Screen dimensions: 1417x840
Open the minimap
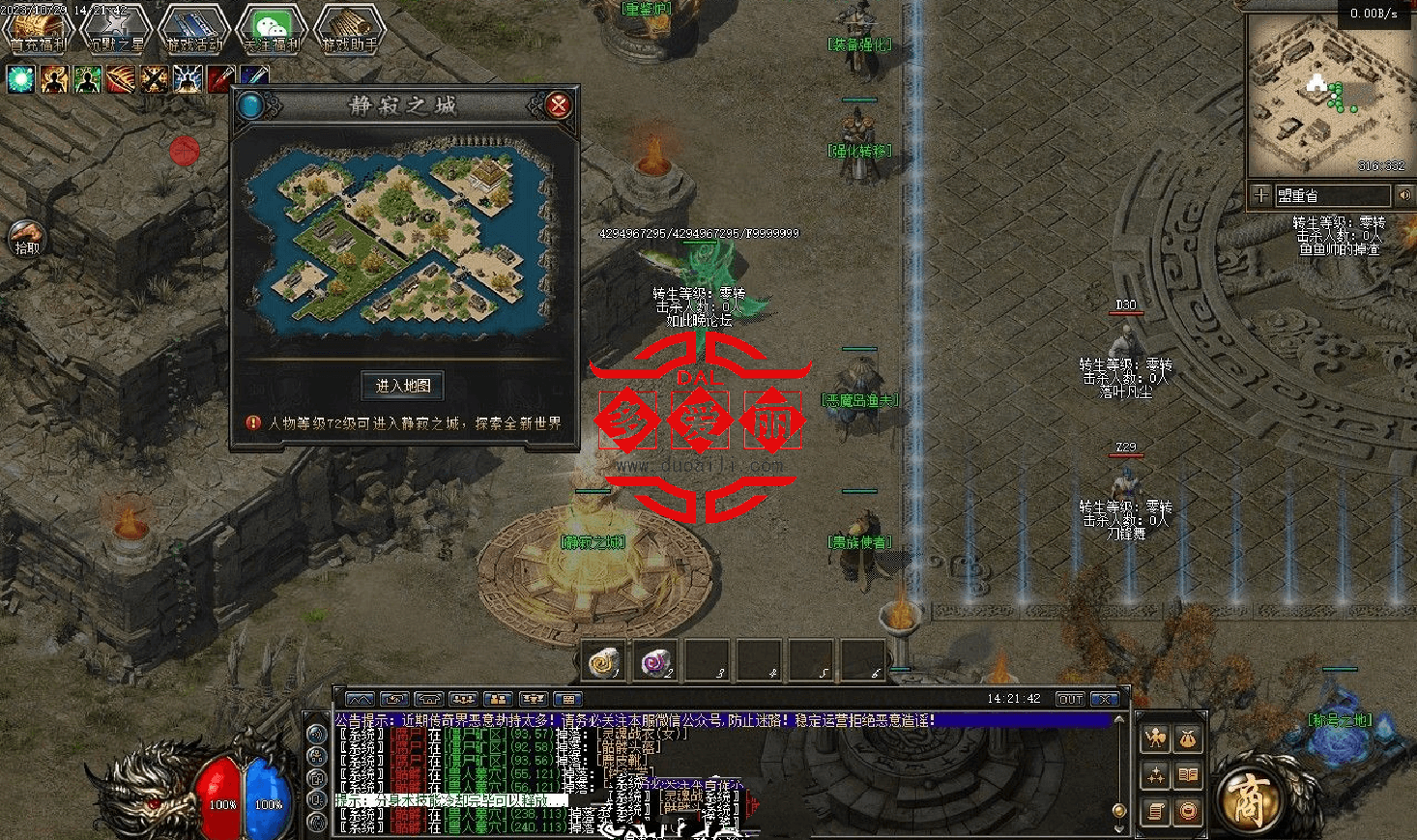coord(1327,95)
